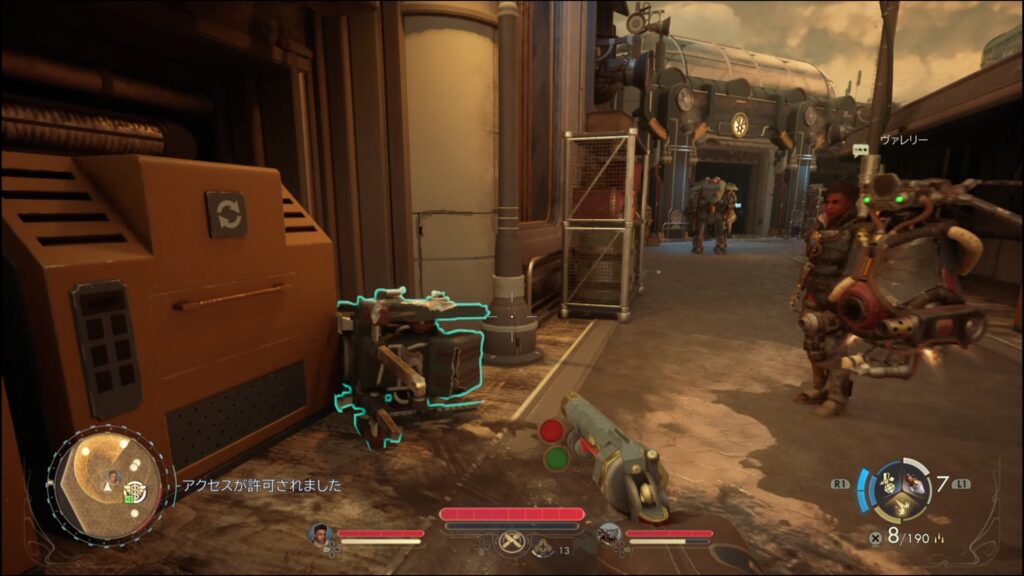Click the speech bubble icon beside ヴァレリー

click(861, 149)
